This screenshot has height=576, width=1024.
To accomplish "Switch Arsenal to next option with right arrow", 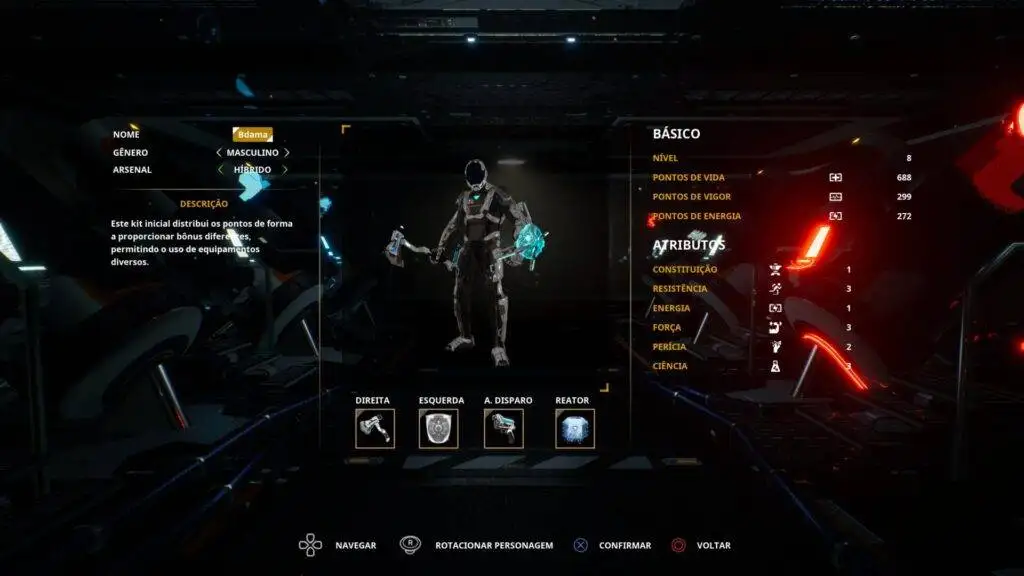I will pos(287,170).
